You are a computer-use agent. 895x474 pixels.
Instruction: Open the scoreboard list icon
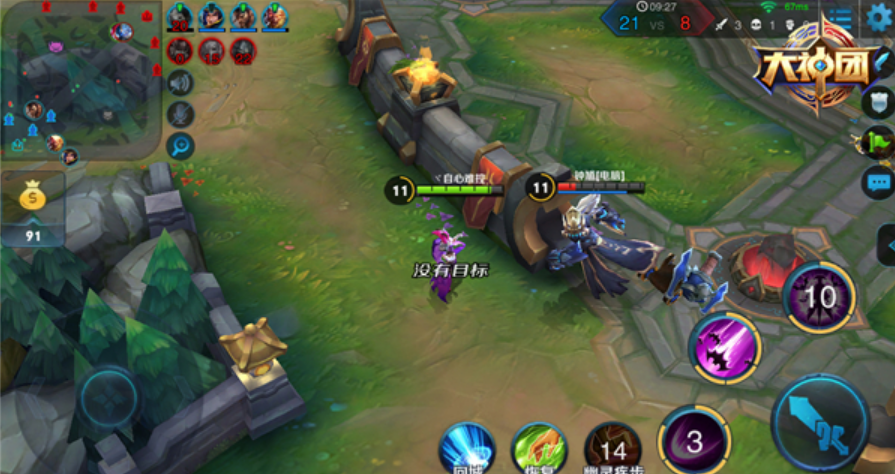point(845,18)
